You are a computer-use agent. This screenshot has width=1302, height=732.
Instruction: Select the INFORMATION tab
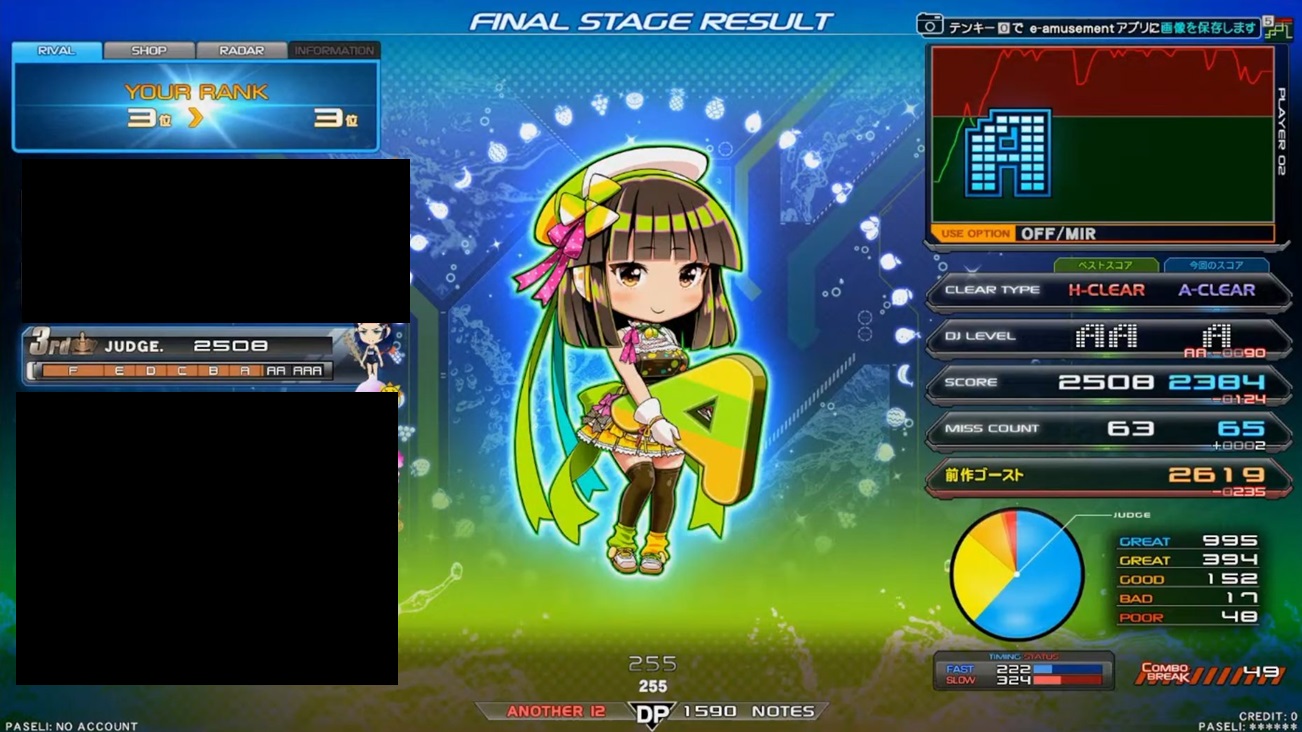(x=334, y=50)
